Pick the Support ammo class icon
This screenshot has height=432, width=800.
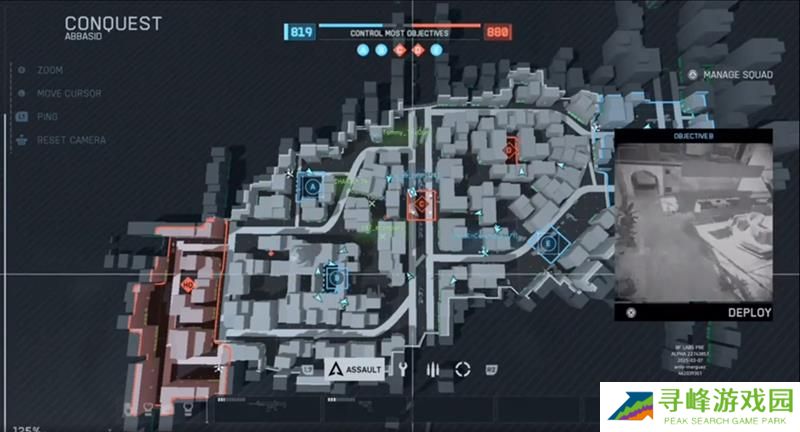coord(432,369)
